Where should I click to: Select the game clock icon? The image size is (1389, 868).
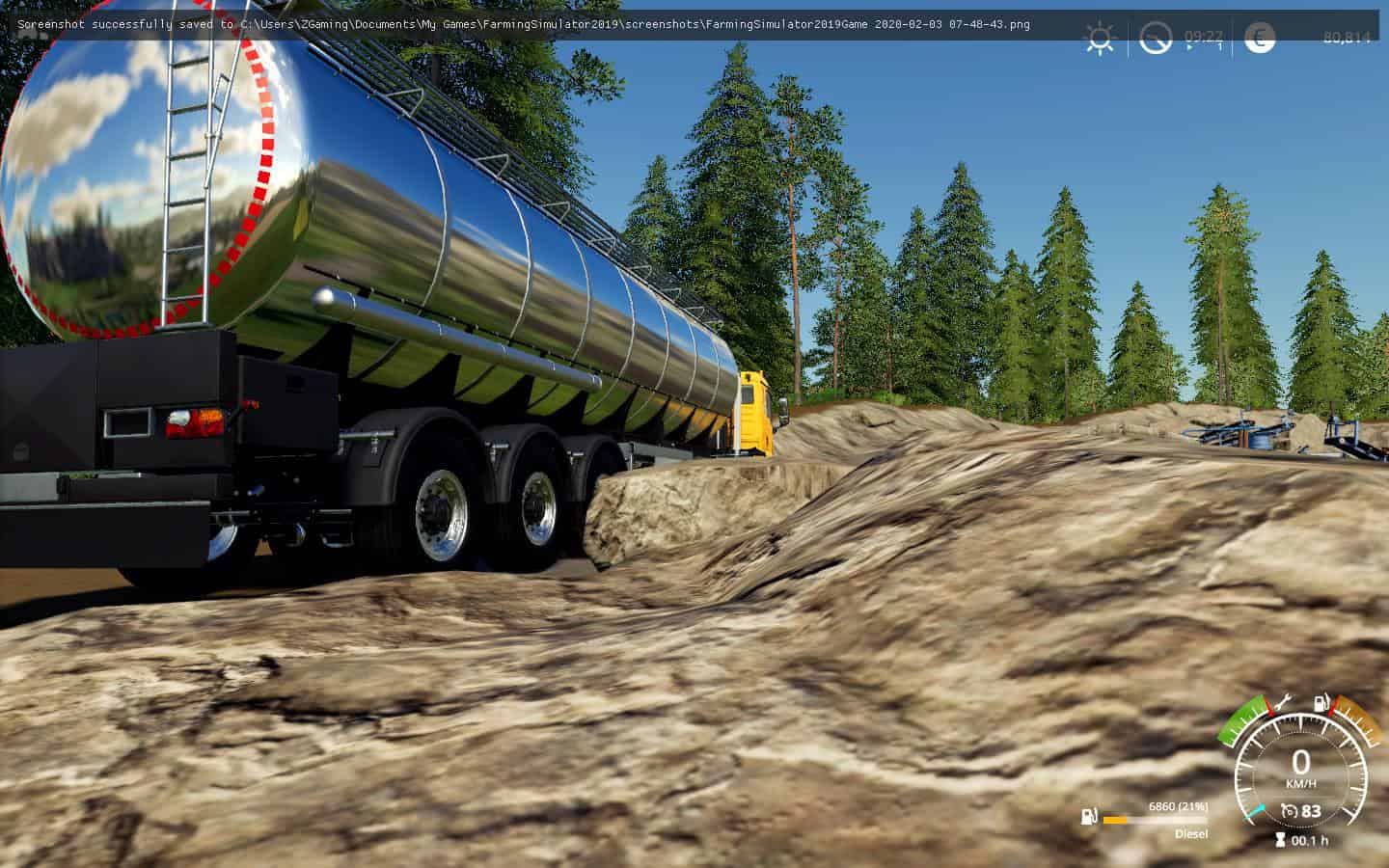[x=1155, y=39]
